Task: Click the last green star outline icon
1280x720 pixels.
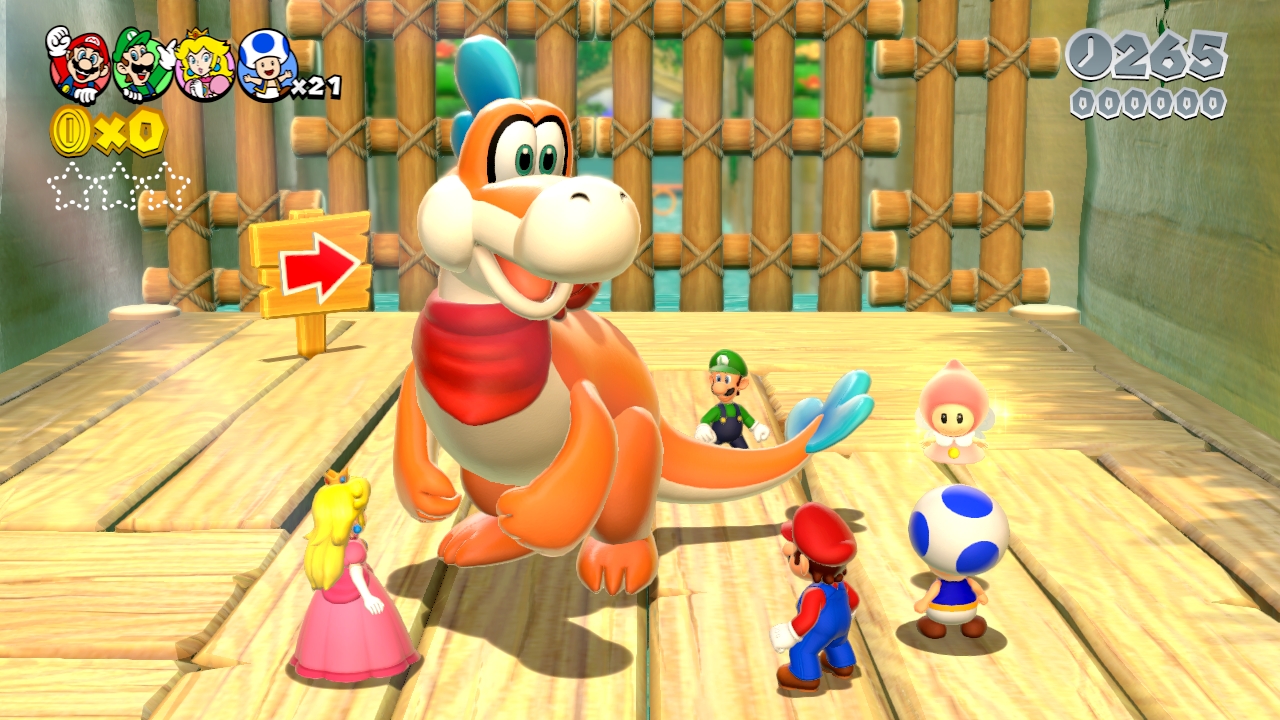Action: (x=167, y=185)
